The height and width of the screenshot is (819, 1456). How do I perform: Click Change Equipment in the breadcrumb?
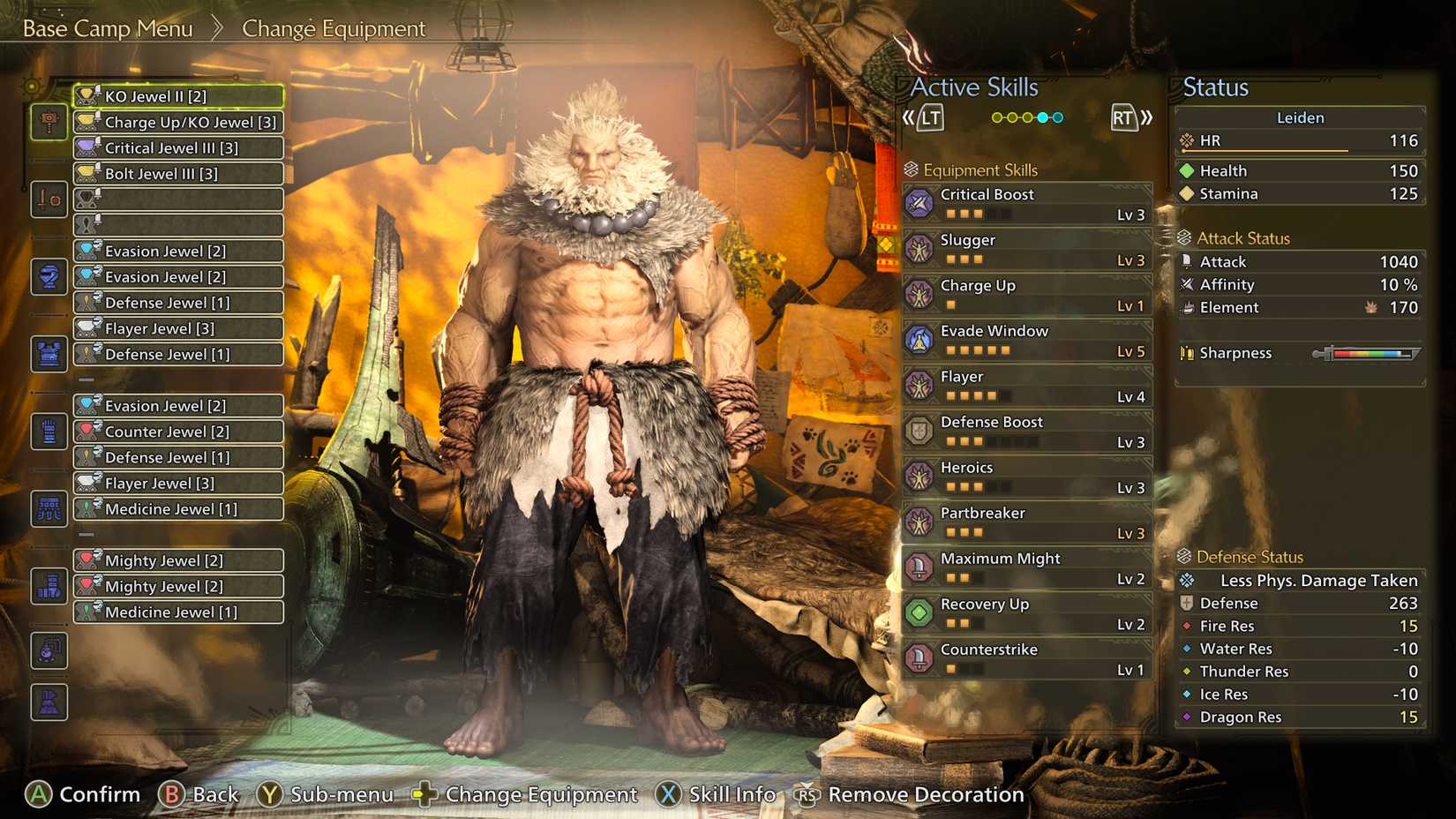pyautogui.click(x=334, y=28)
